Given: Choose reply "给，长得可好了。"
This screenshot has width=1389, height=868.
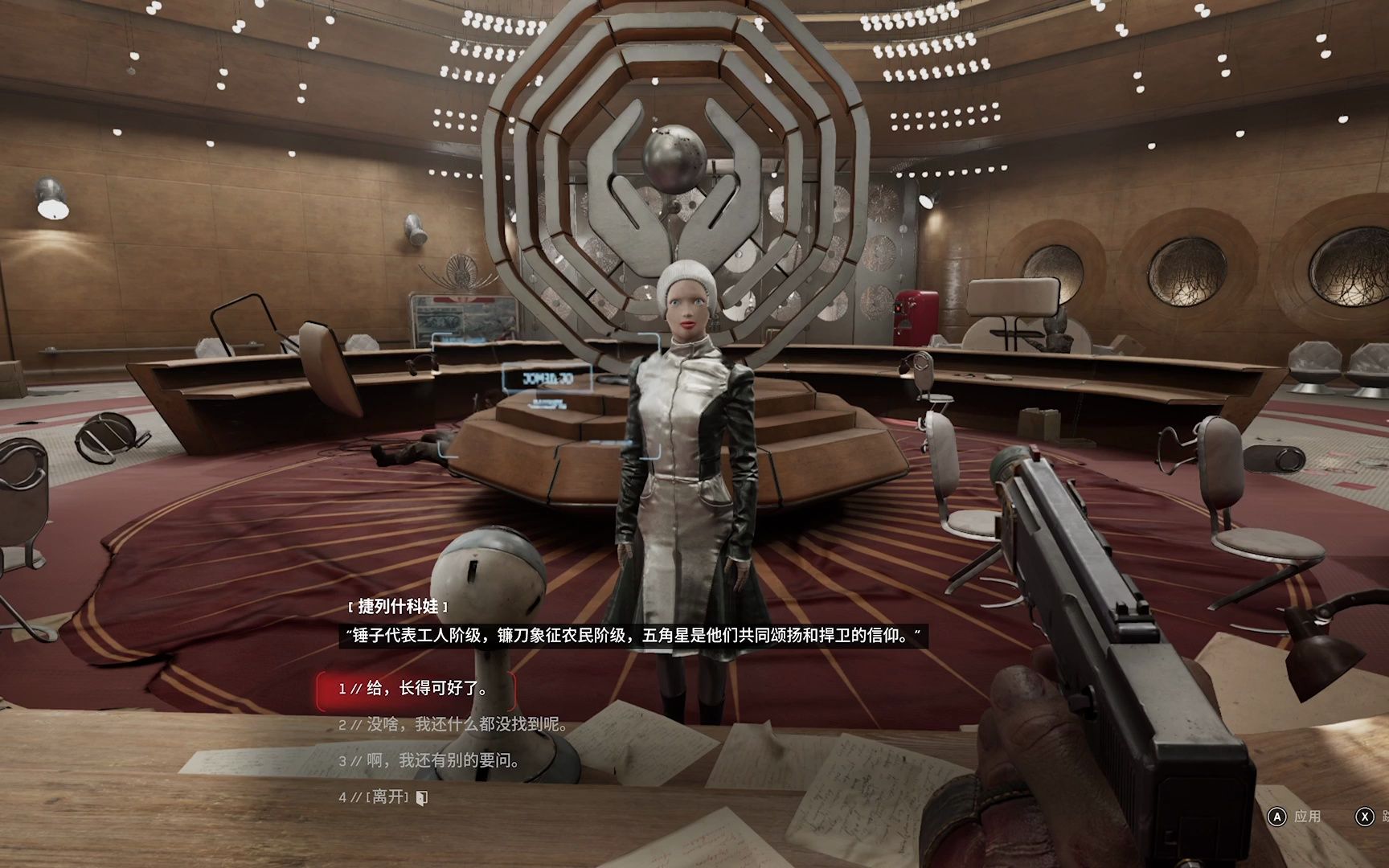Looking at the screenshot, I should click(x=426, y=689).
